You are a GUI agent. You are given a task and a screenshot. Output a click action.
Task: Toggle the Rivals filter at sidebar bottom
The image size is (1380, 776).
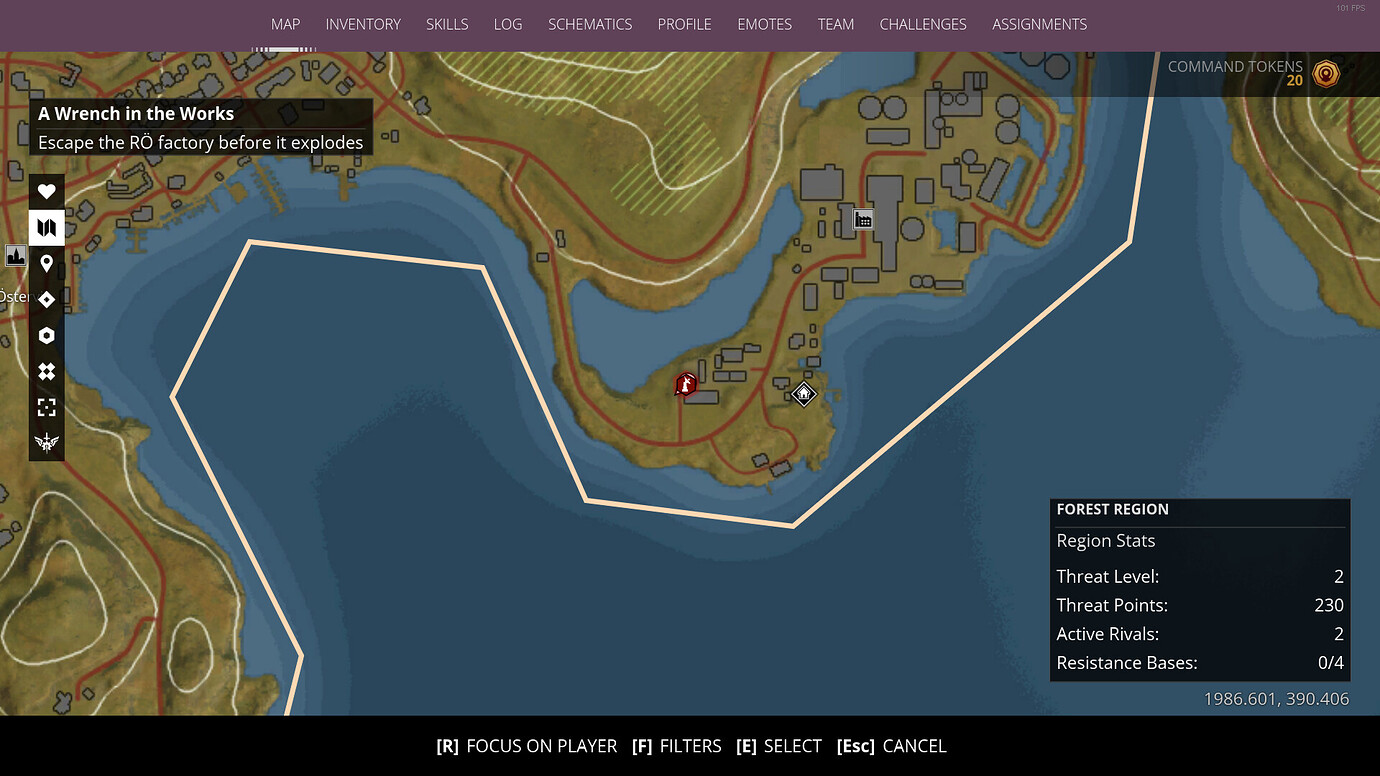(46, 443)
